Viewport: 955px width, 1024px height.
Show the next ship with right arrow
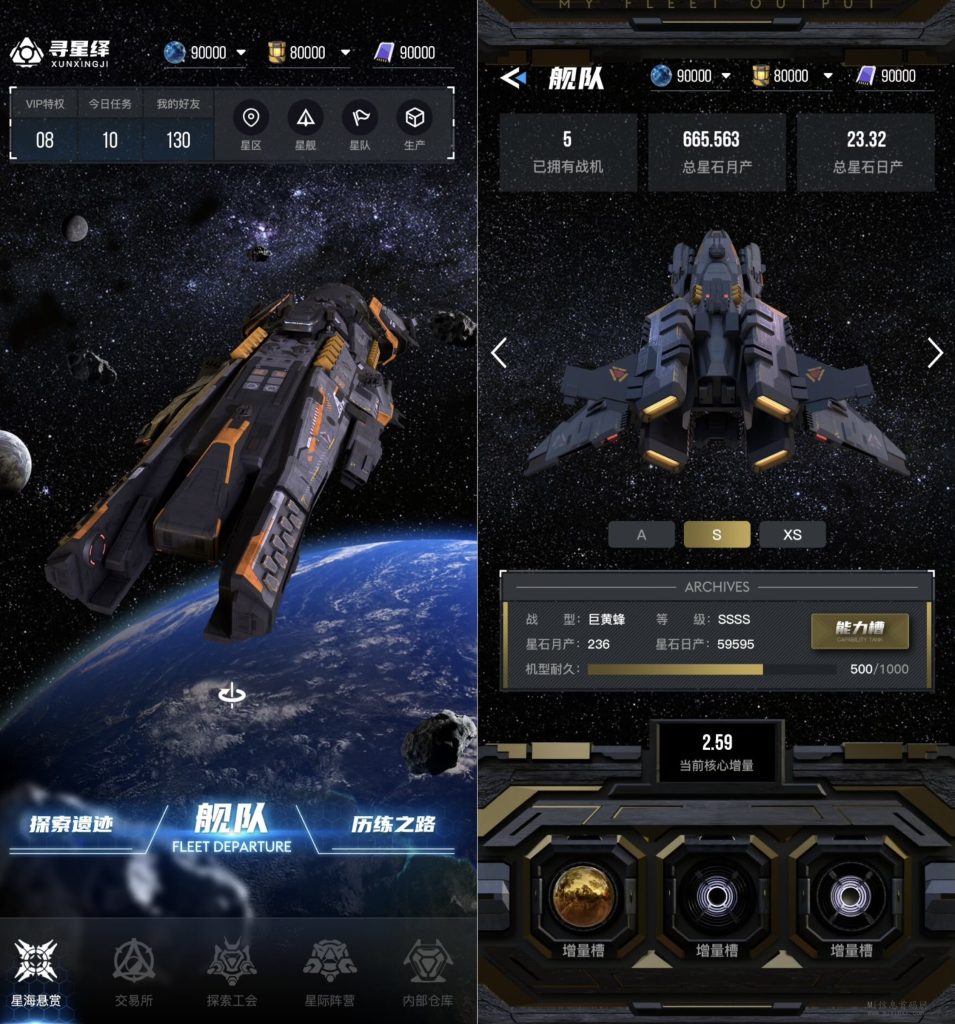[935, 352]
